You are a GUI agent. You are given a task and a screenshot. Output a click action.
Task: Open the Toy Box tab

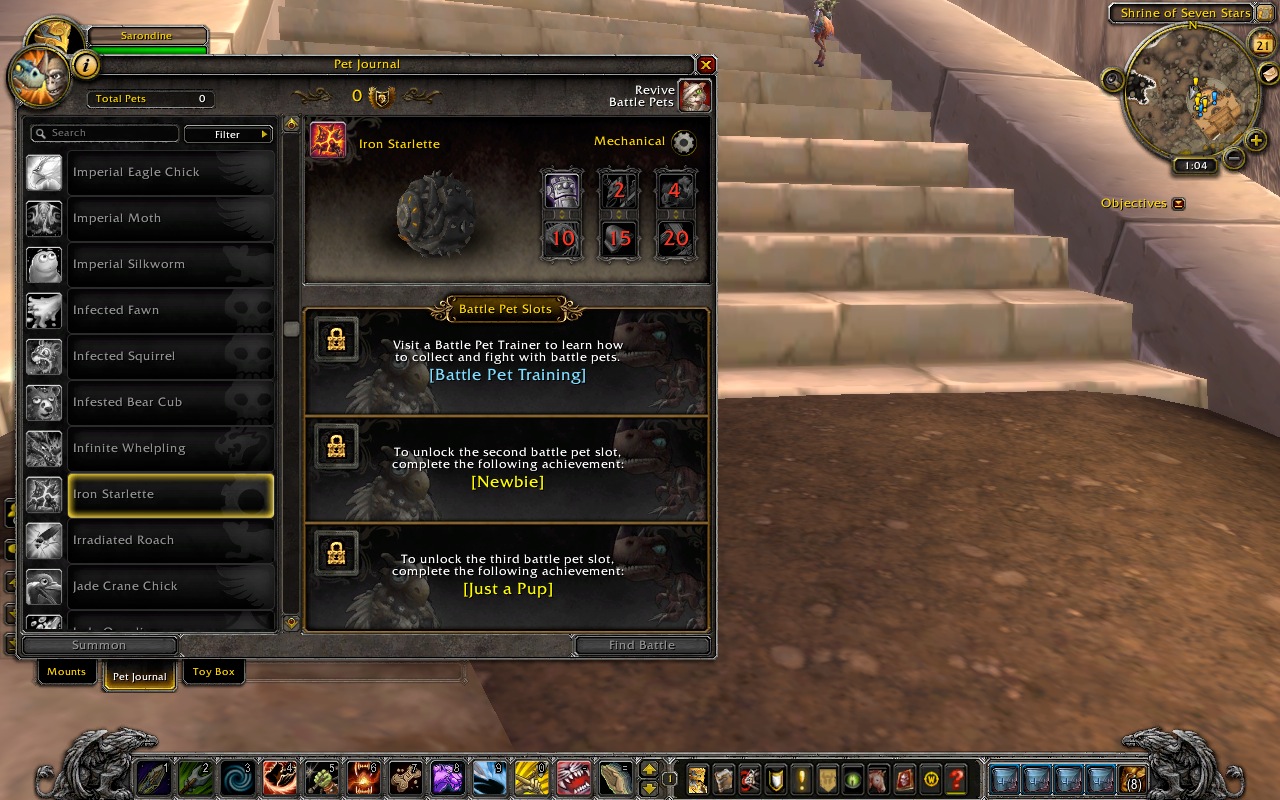pyautogui.click(x=213, y=672)
